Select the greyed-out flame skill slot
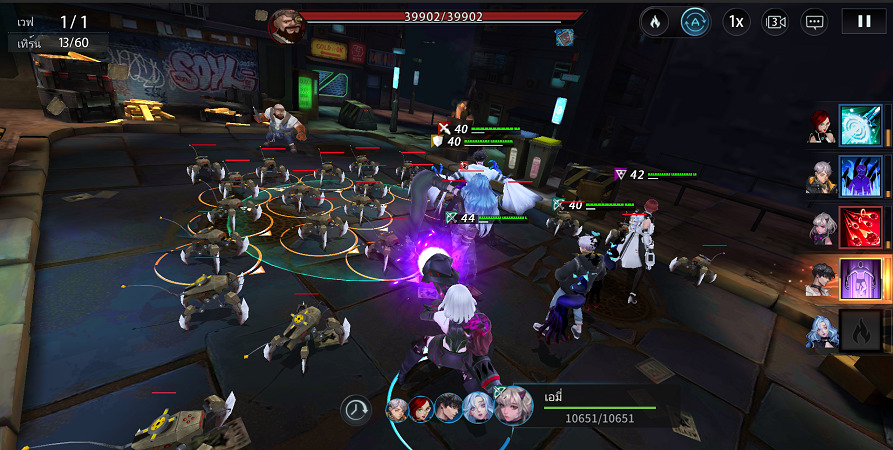893x450 pixels. tap(860, 330)
